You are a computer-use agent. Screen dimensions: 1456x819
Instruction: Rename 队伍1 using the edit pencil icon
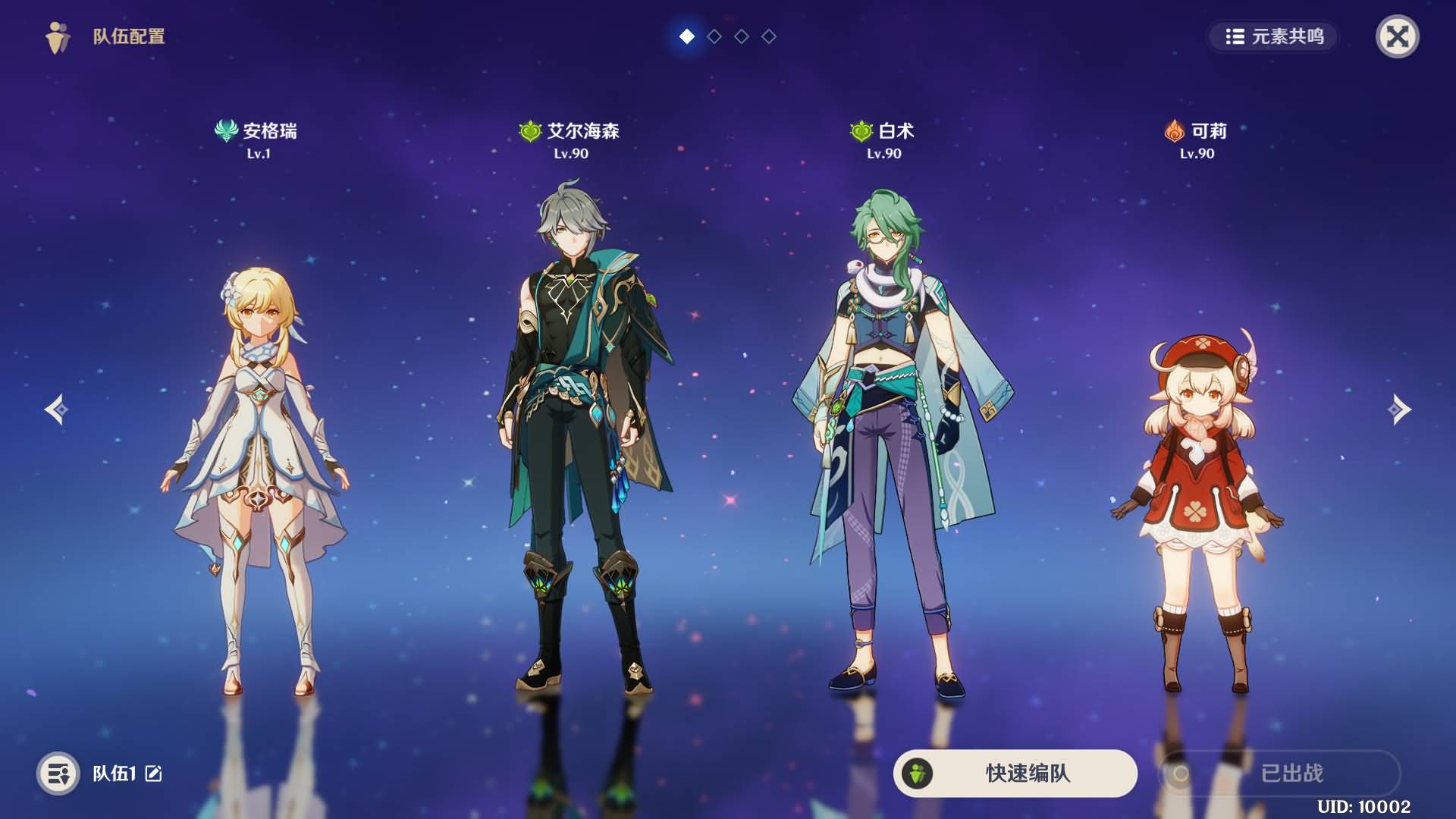click(154, 773)
